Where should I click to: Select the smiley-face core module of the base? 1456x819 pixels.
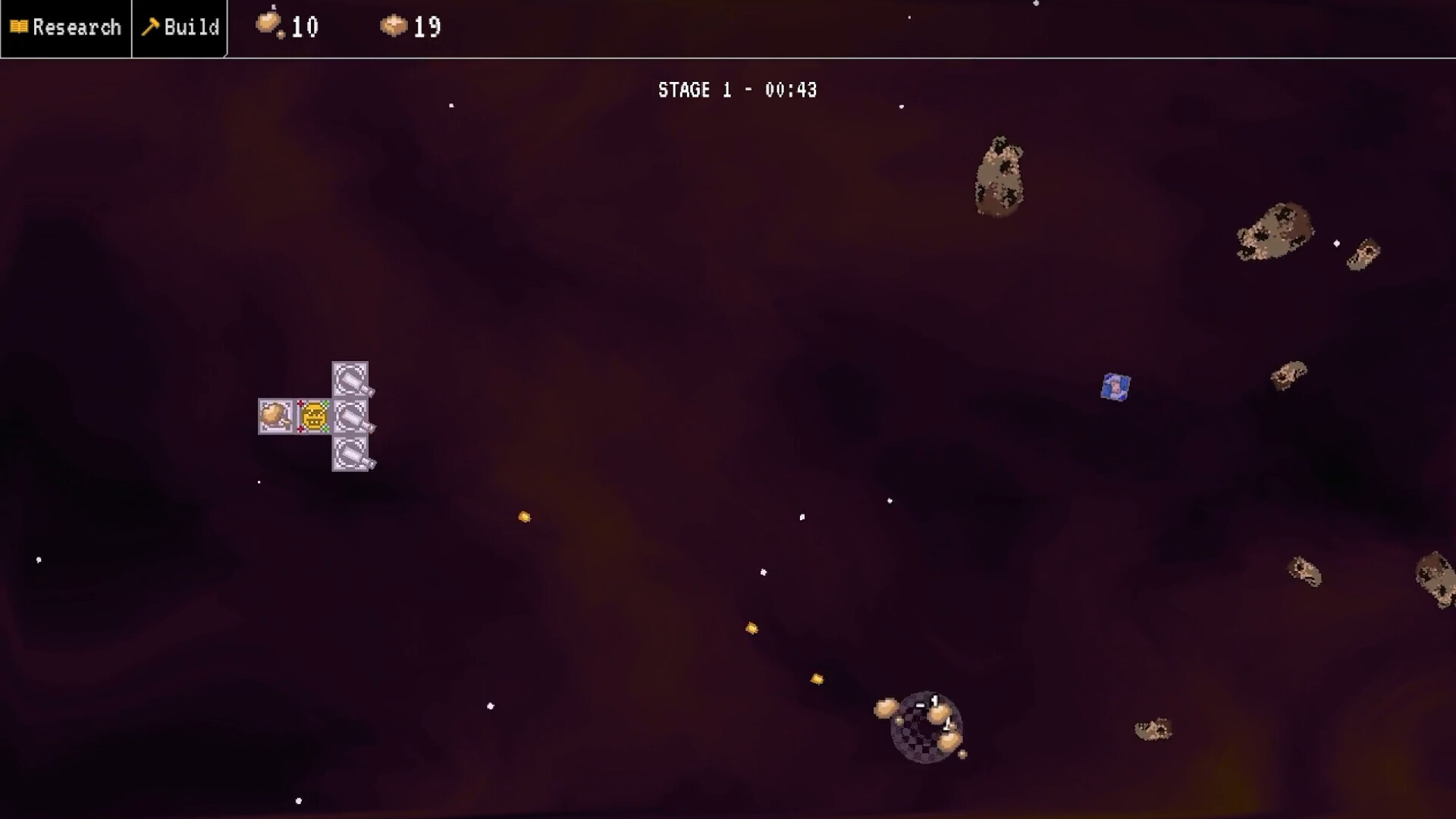[312, 416]
